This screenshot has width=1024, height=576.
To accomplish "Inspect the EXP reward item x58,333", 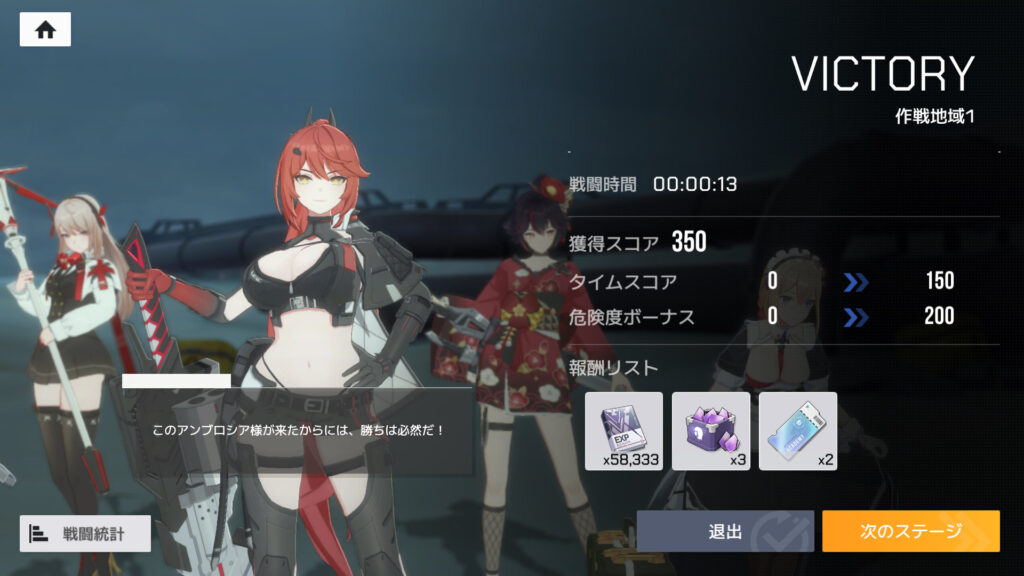I will click(x=624, y=431).
